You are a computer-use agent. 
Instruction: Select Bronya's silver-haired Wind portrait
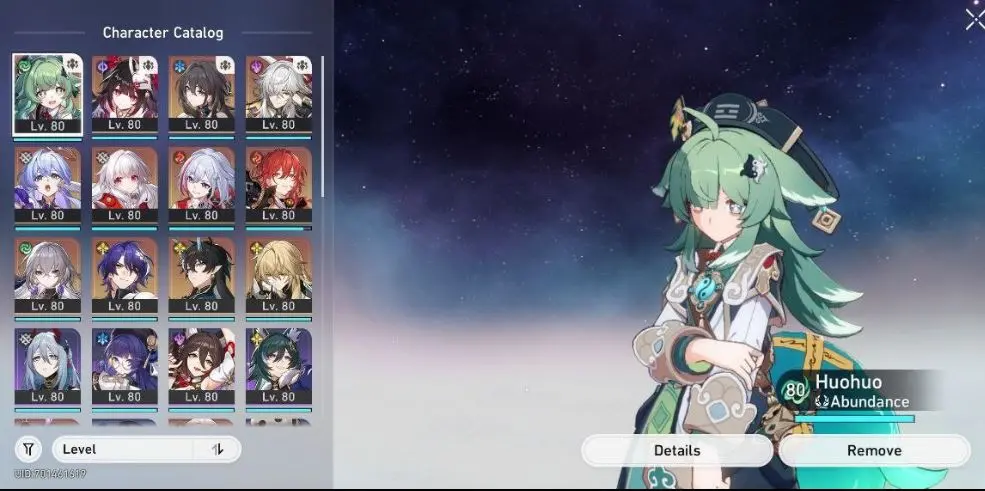[x=47, y=274]
